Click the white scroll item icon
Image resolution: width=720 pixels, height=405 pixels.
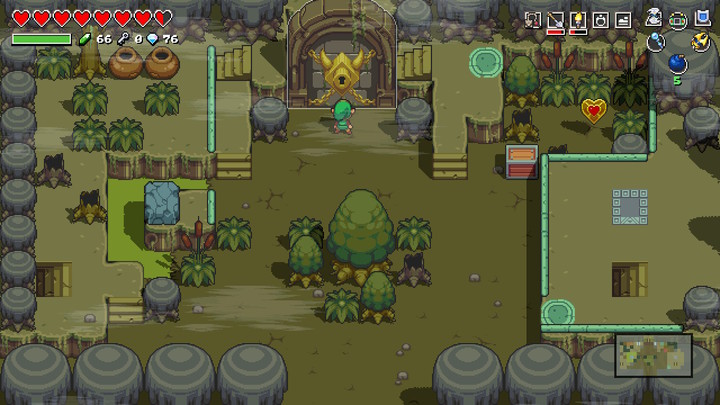tap(655, 17)
